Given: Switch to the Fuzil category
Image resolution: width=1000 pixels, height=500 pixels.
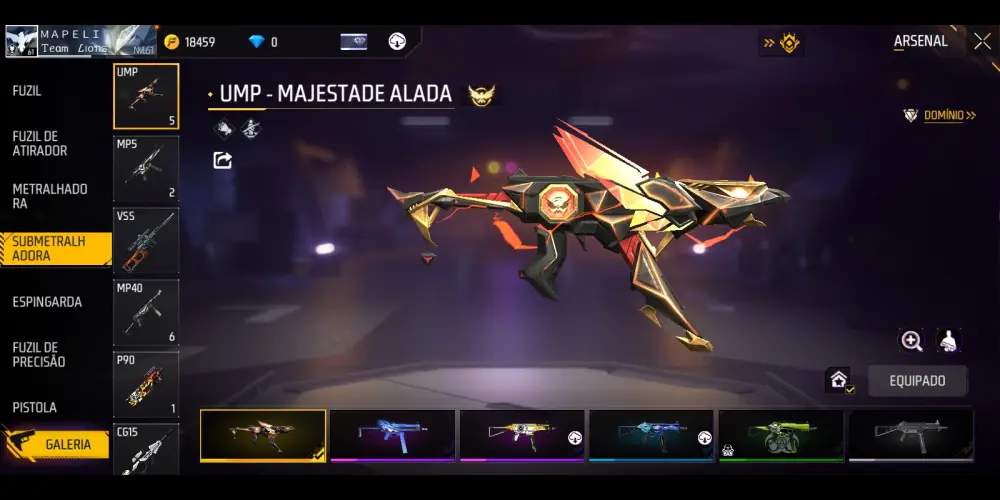Looking at the screenshot, I should [x=27, y=91].
